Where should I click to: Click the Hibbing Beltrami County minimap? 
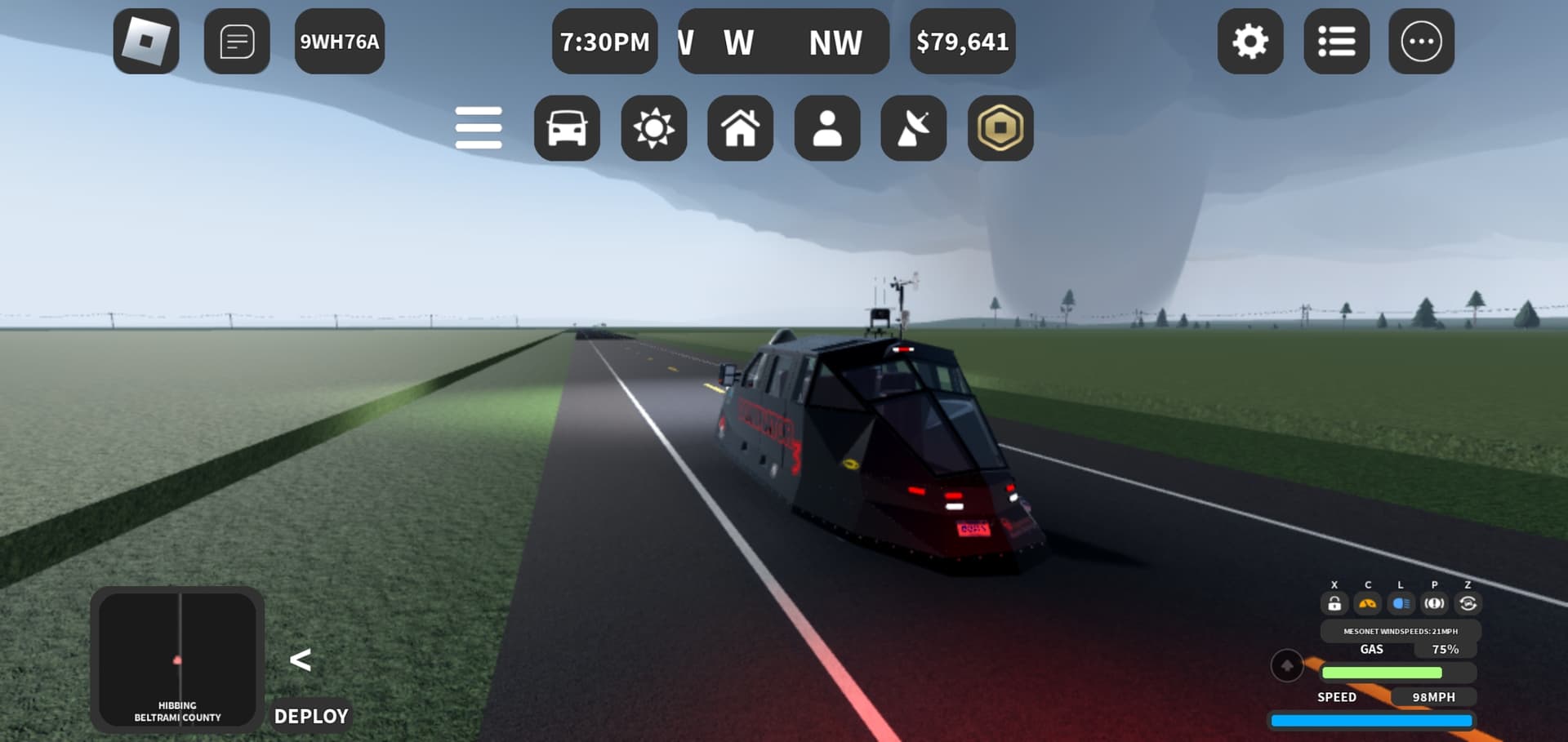click(178, 661)
